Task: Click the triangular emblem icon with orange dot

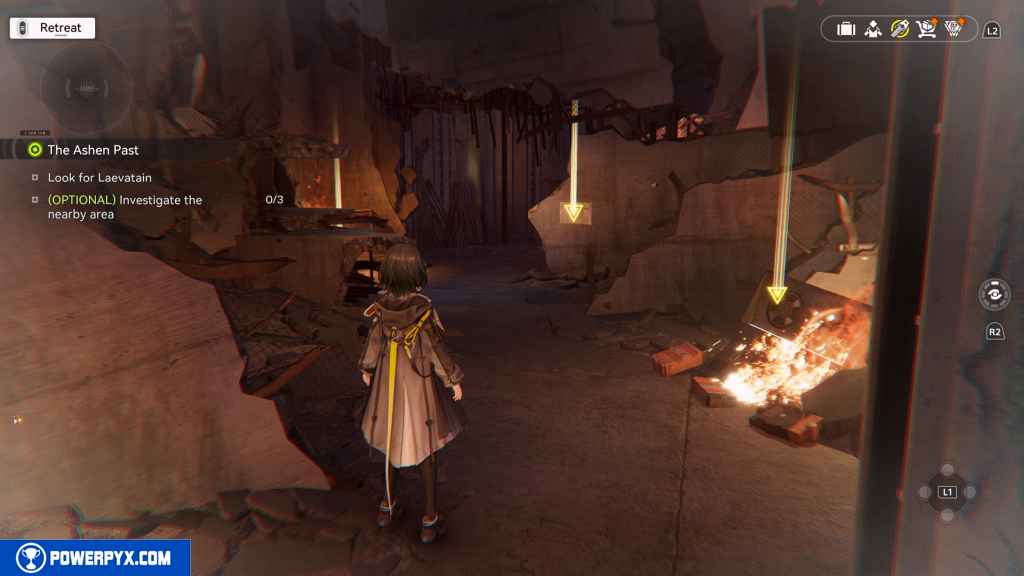Action: point(953,29)
